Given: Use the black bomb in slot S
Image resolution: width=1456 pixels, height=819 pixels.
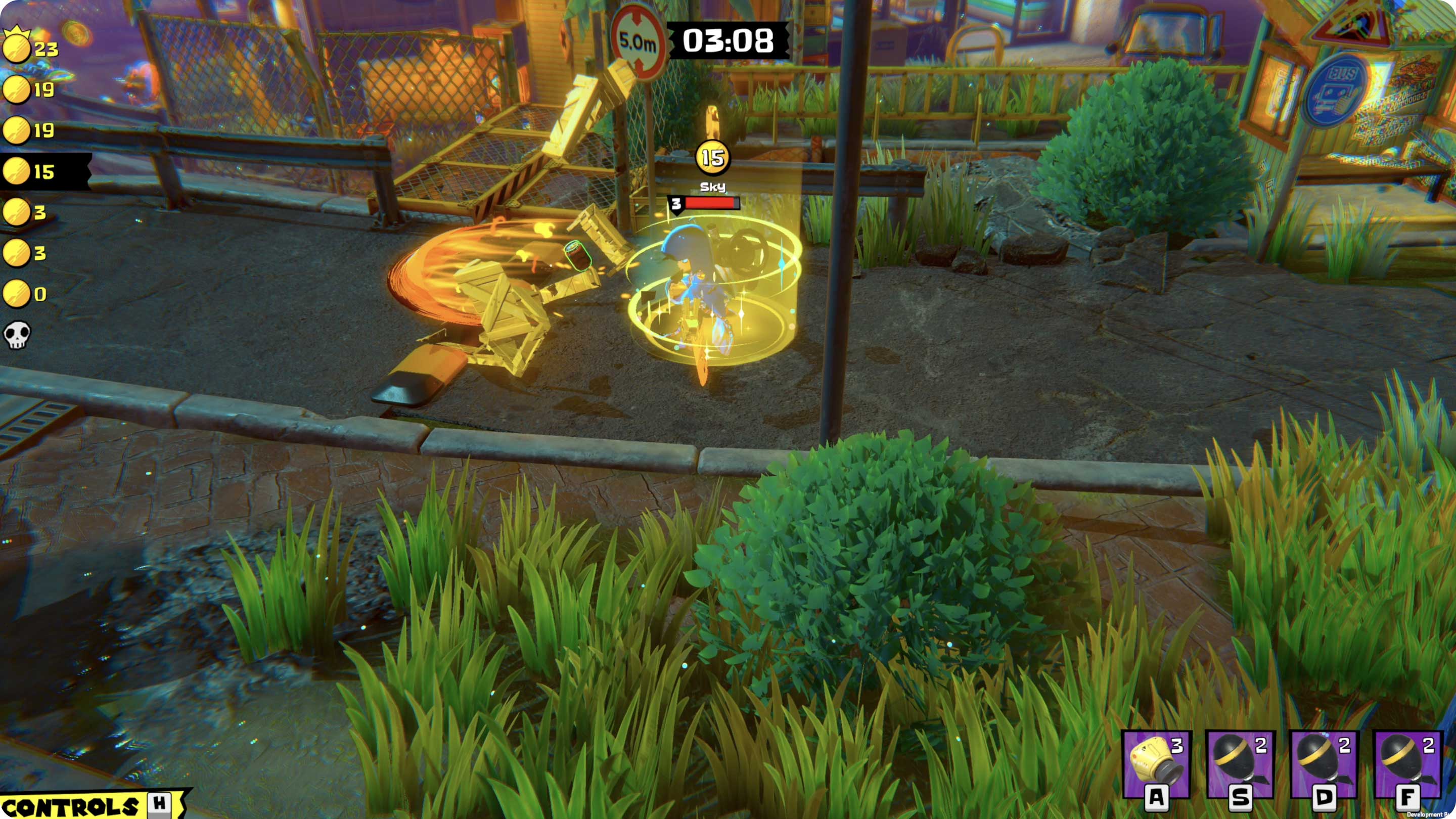Looking at the screenshot, I should point(1240,764).
